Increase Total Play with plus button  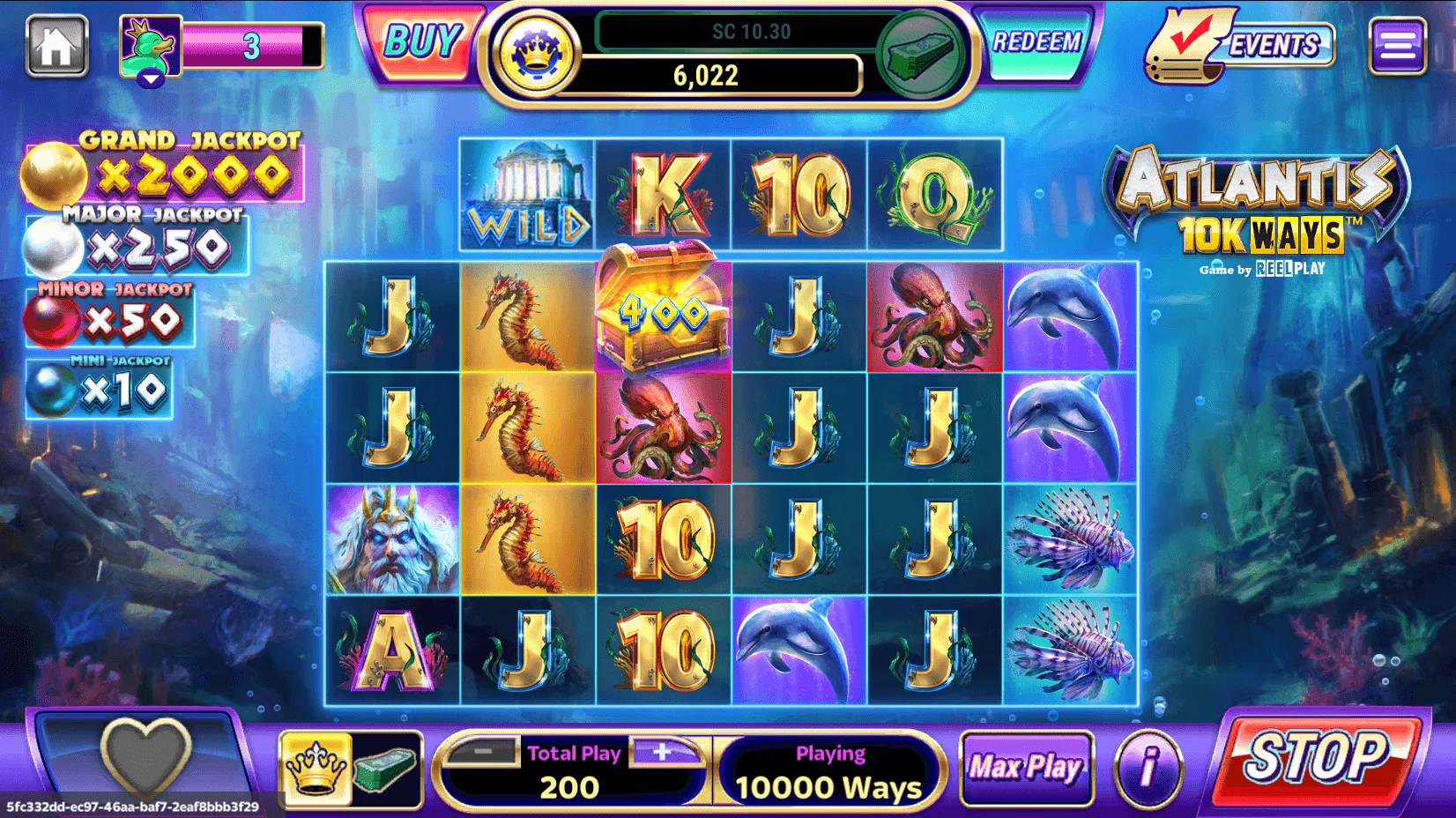tap(663, 752)
